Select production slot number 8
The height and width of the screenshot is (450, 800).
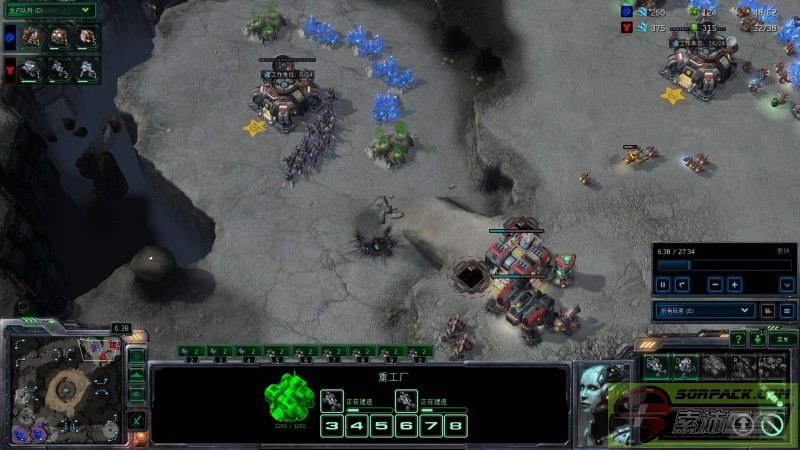click(x=456, y=426)
